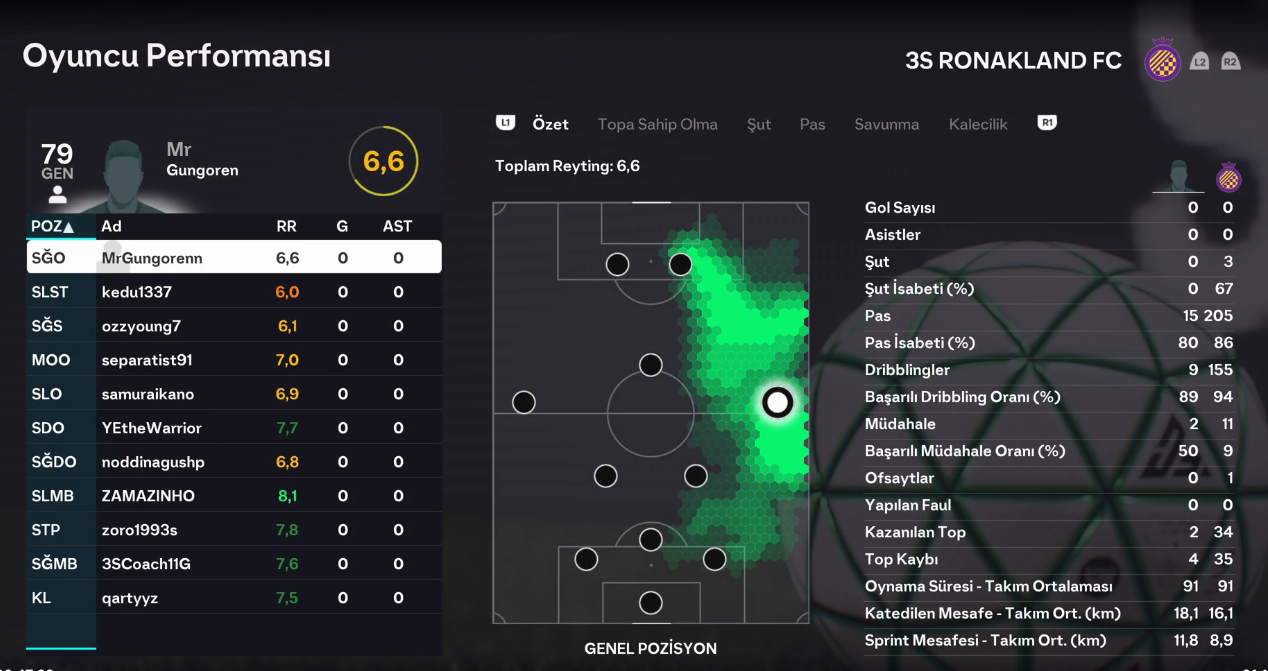
Task: Select the Pas tab
Action: (812, 125)
